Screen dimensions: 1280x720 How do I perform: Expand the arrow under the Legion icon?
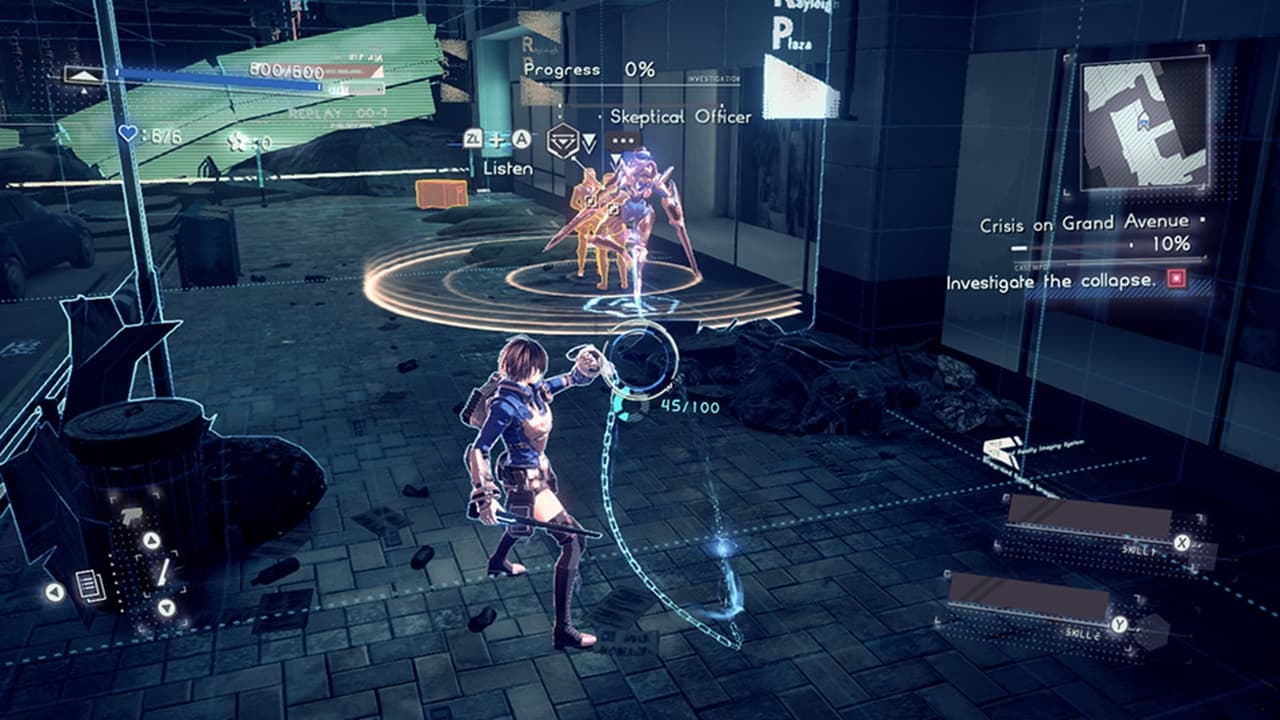[589, 144]
